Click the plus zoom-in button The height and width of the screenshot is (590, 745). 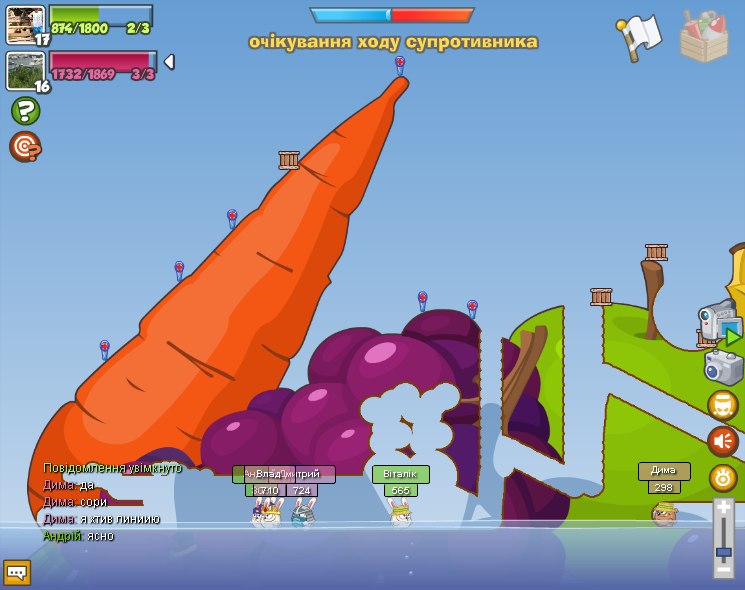(x=723, y=509)
